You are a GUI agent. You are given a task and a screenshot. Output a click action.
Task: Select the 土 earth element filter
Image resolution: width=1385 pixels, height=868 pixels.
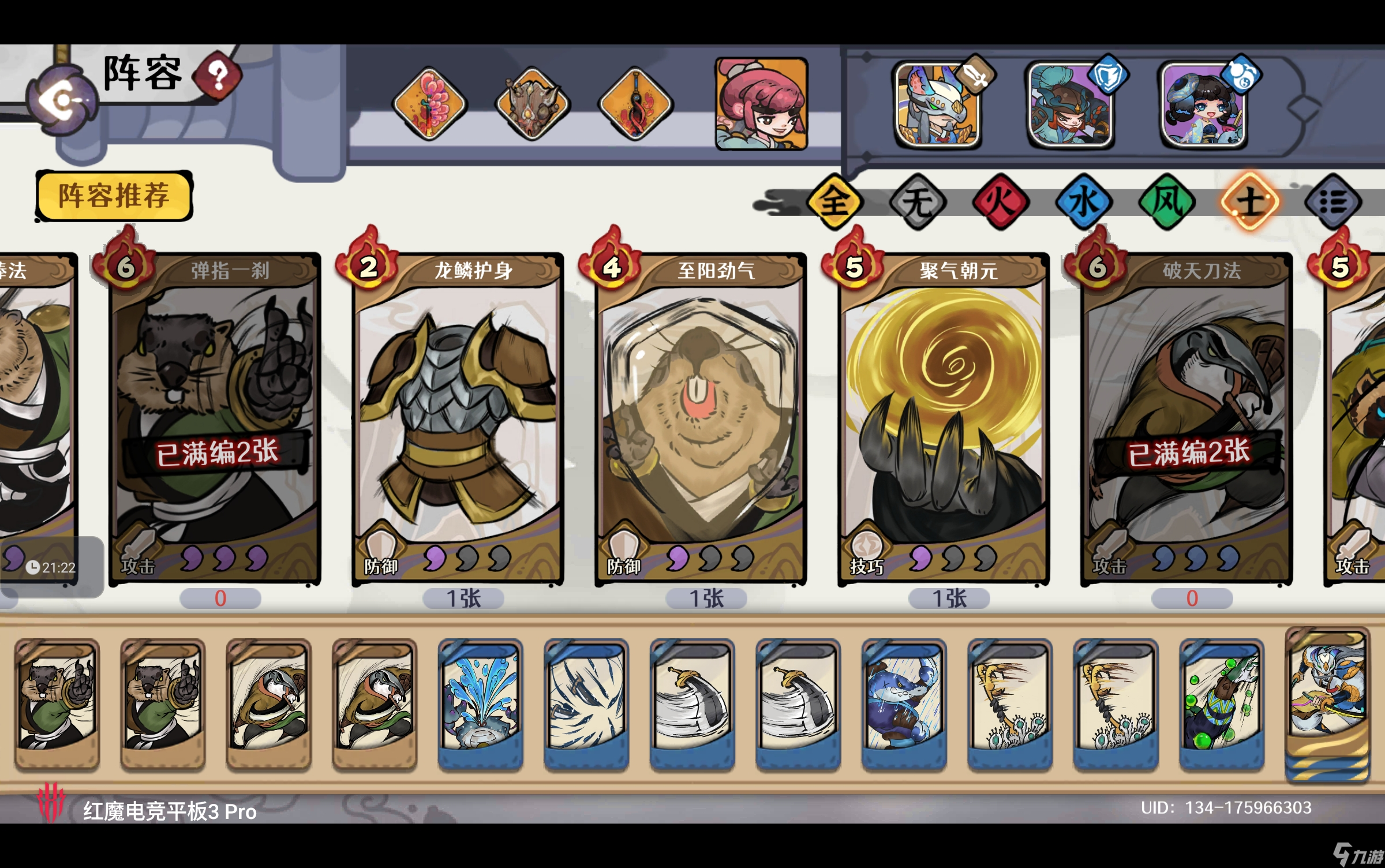[x=1250, y=201]
